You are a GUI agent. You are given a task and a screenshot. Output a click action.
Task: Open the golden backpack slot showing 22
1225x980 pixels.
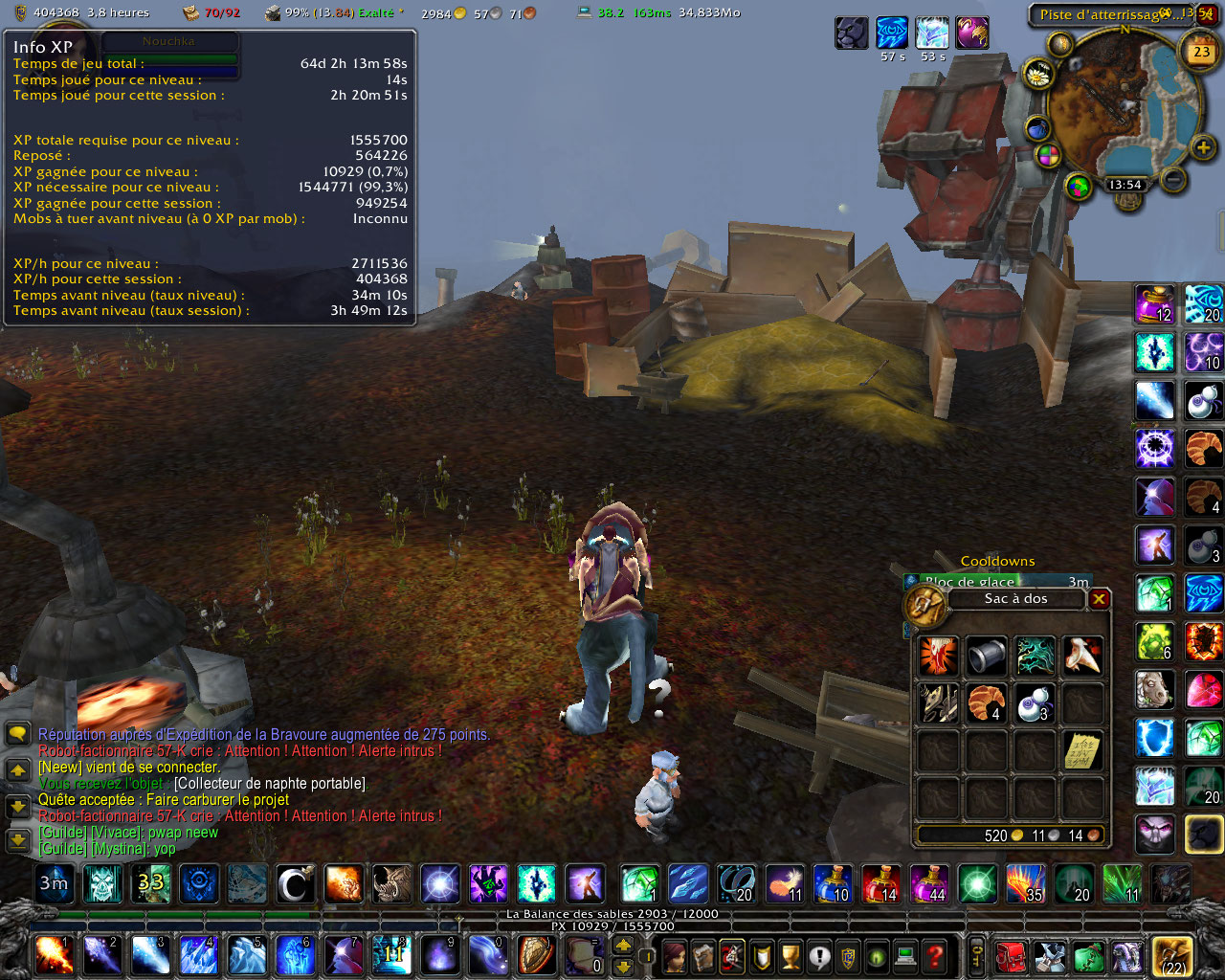[x=1172, y=956]
